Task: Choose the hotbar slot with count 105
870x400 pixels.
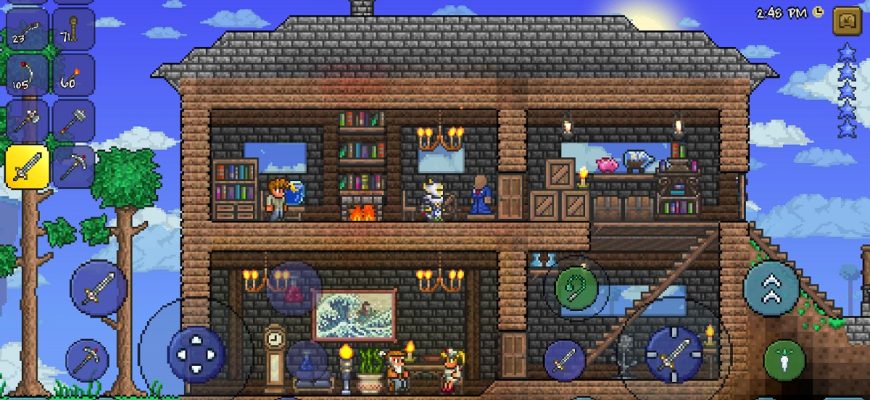Action: 27,76
